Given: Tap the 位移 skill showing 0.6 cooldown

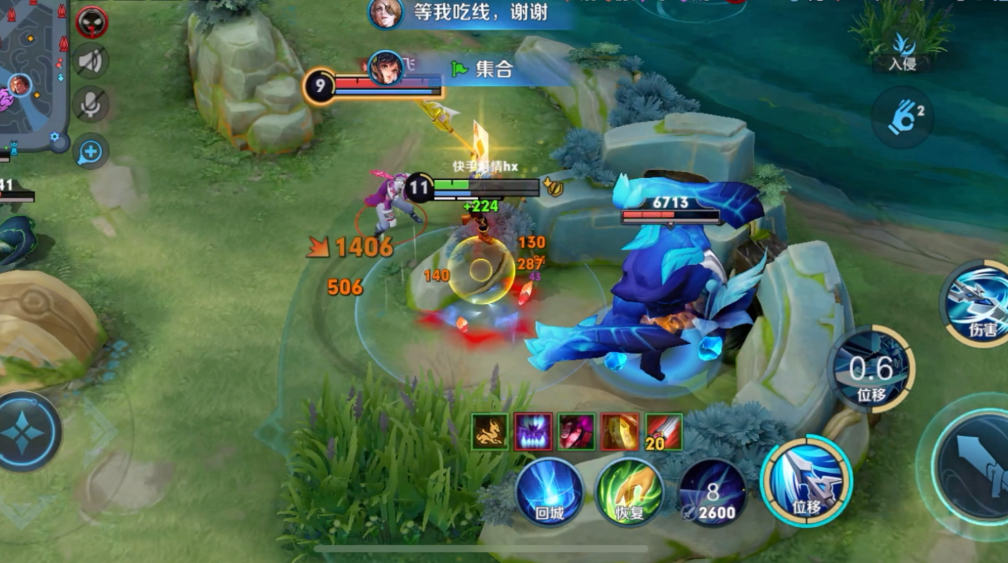Looking at the screenshot, I should click(x=870, y=369).
